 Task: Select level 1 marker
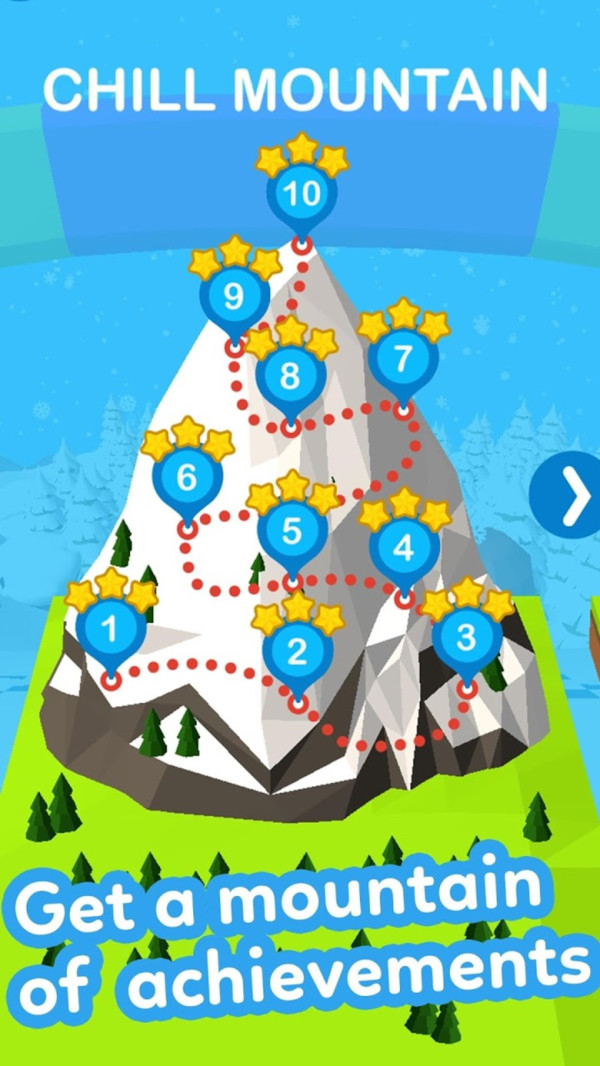pos(111,630)
